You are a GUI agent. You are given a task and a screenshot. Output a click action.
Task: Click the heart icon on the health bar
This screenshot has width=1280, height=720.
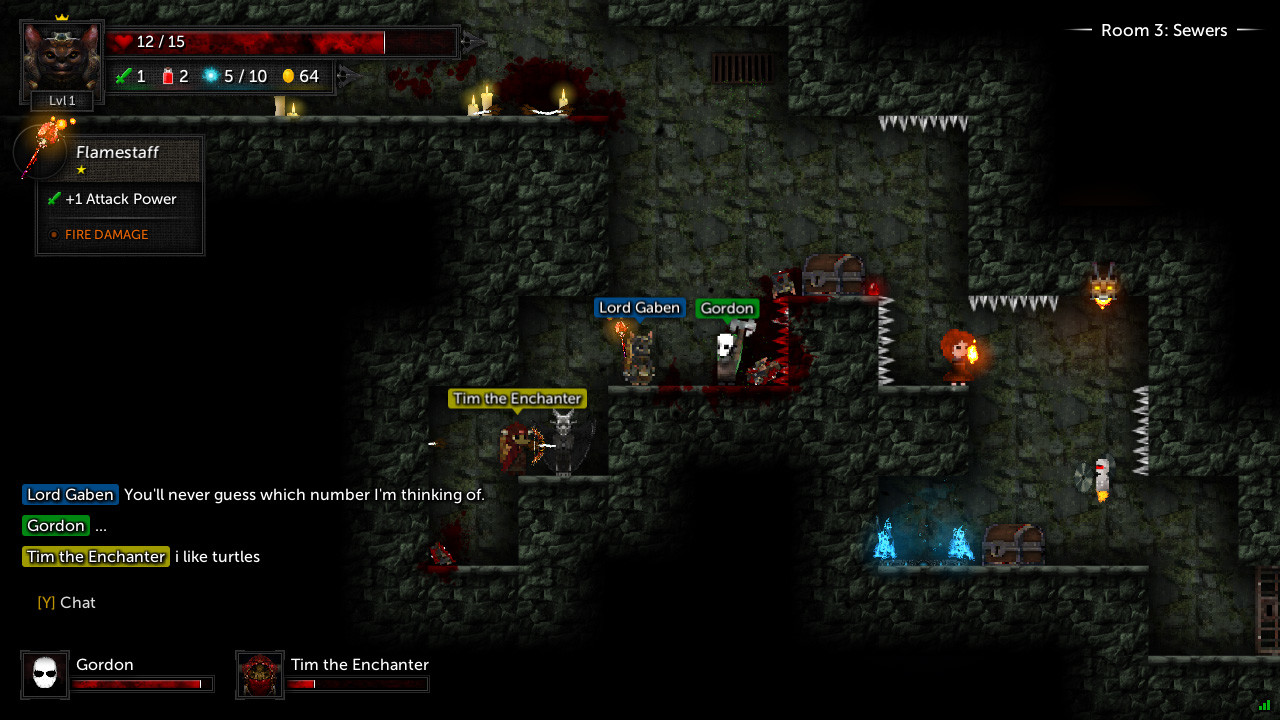123,41
